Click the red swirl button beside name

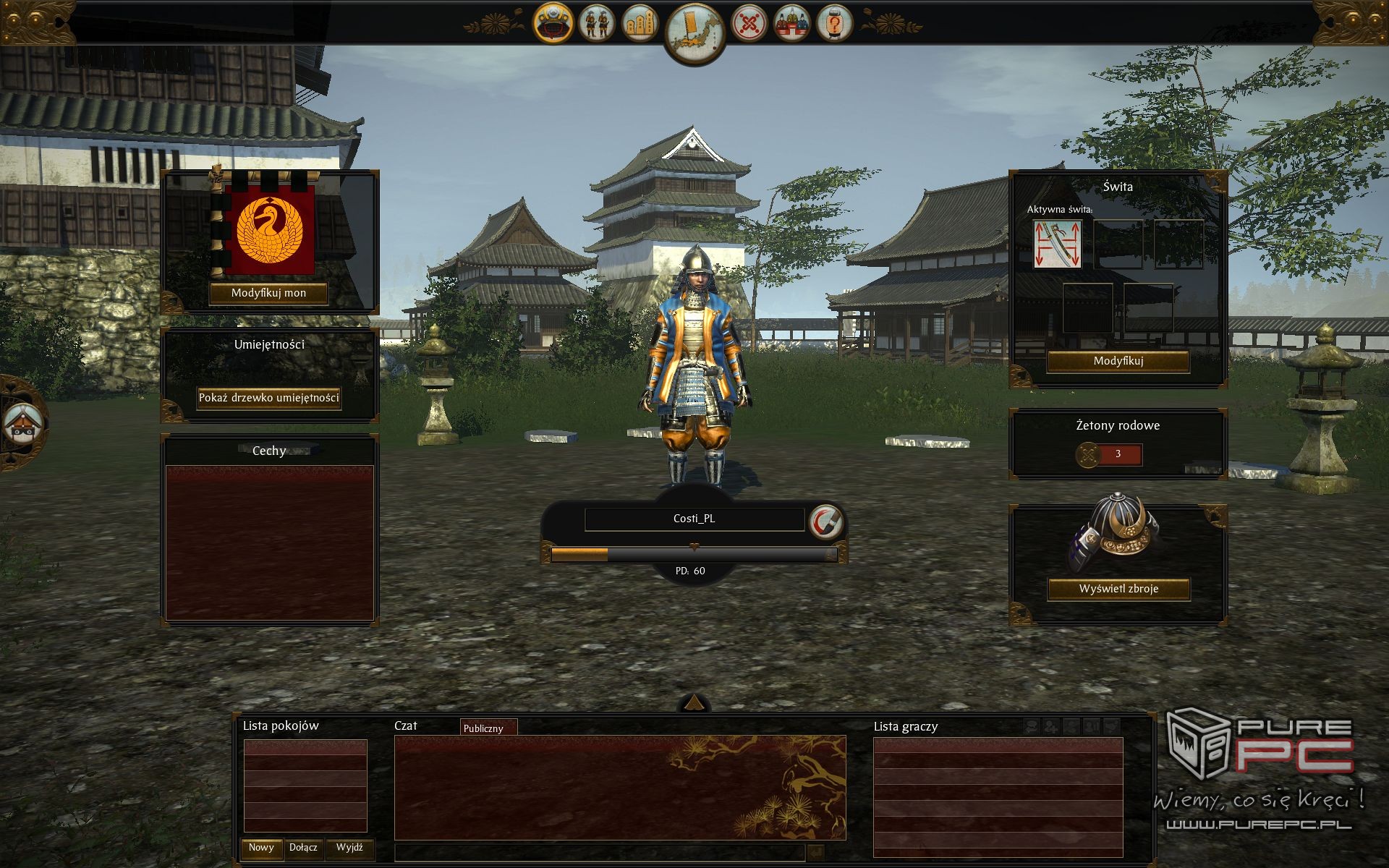click(x=825, y=520)
